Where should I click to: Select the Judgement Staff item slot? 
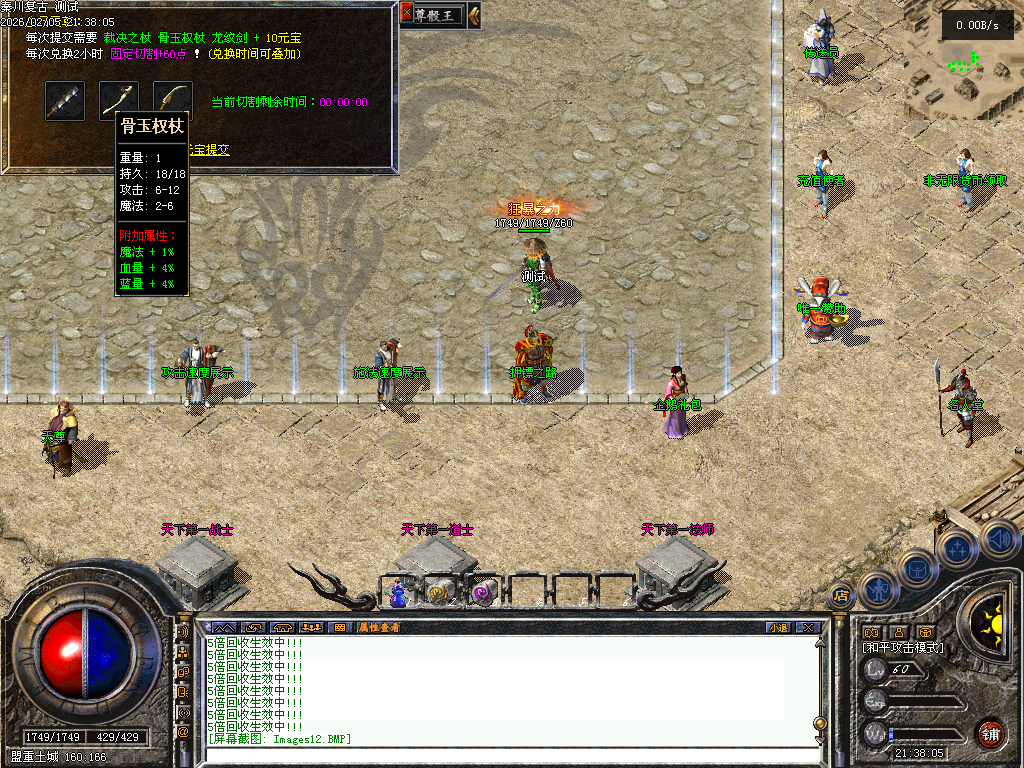65,100
